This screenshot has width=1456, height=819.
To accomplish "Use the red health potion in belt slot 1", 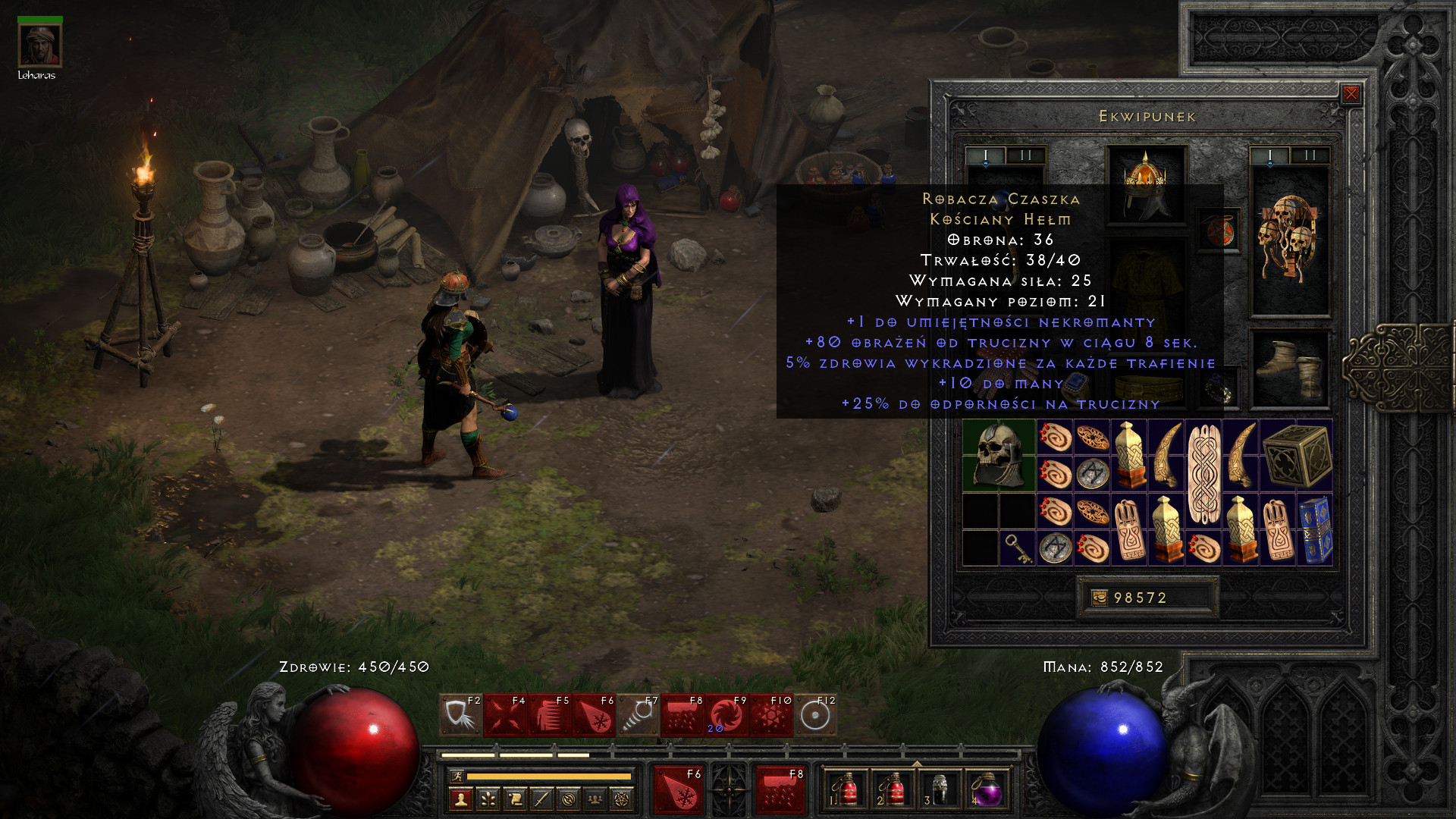I will (x=846, y=790).
